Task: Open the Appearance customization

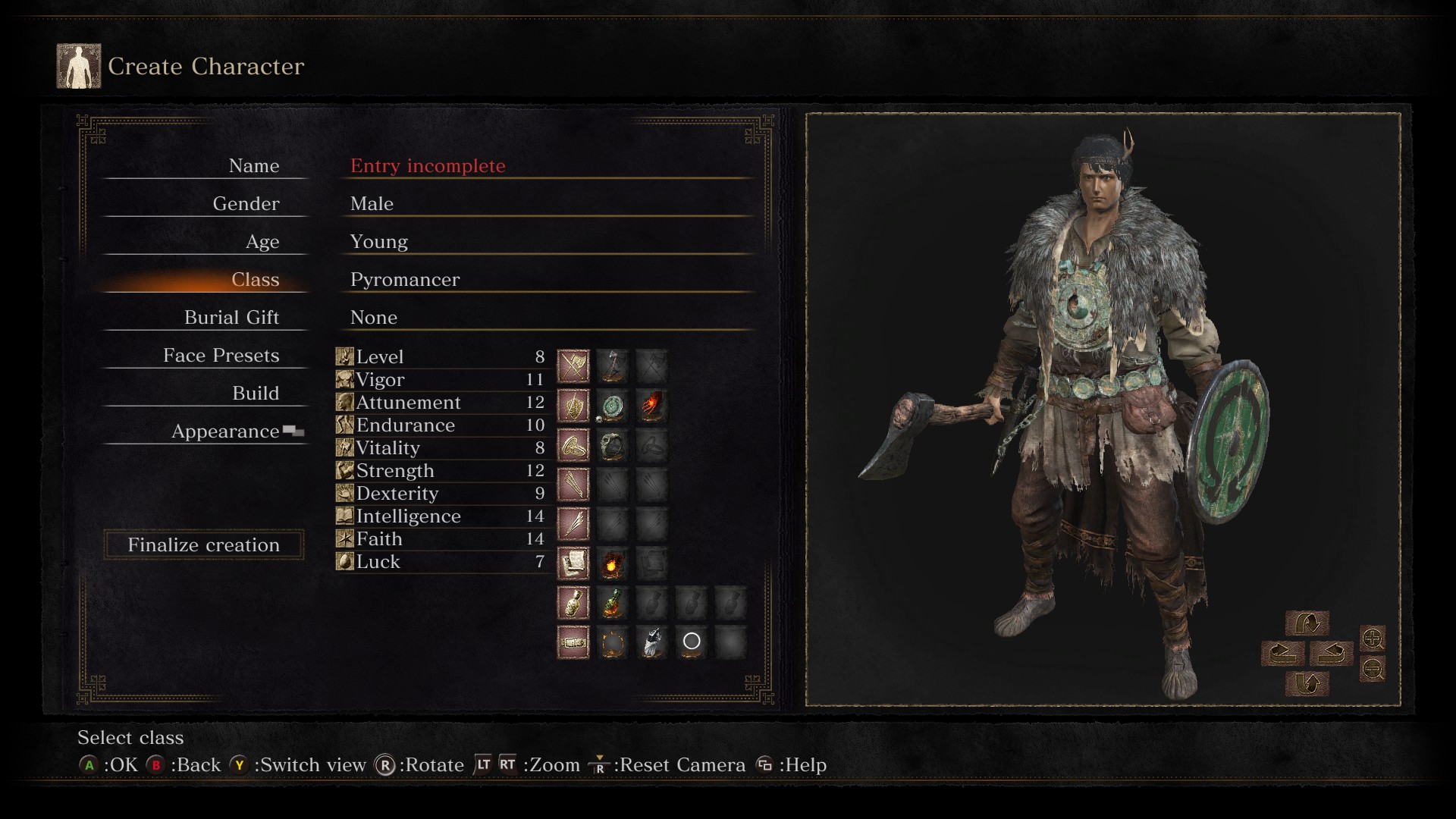Action: [225, 431]
